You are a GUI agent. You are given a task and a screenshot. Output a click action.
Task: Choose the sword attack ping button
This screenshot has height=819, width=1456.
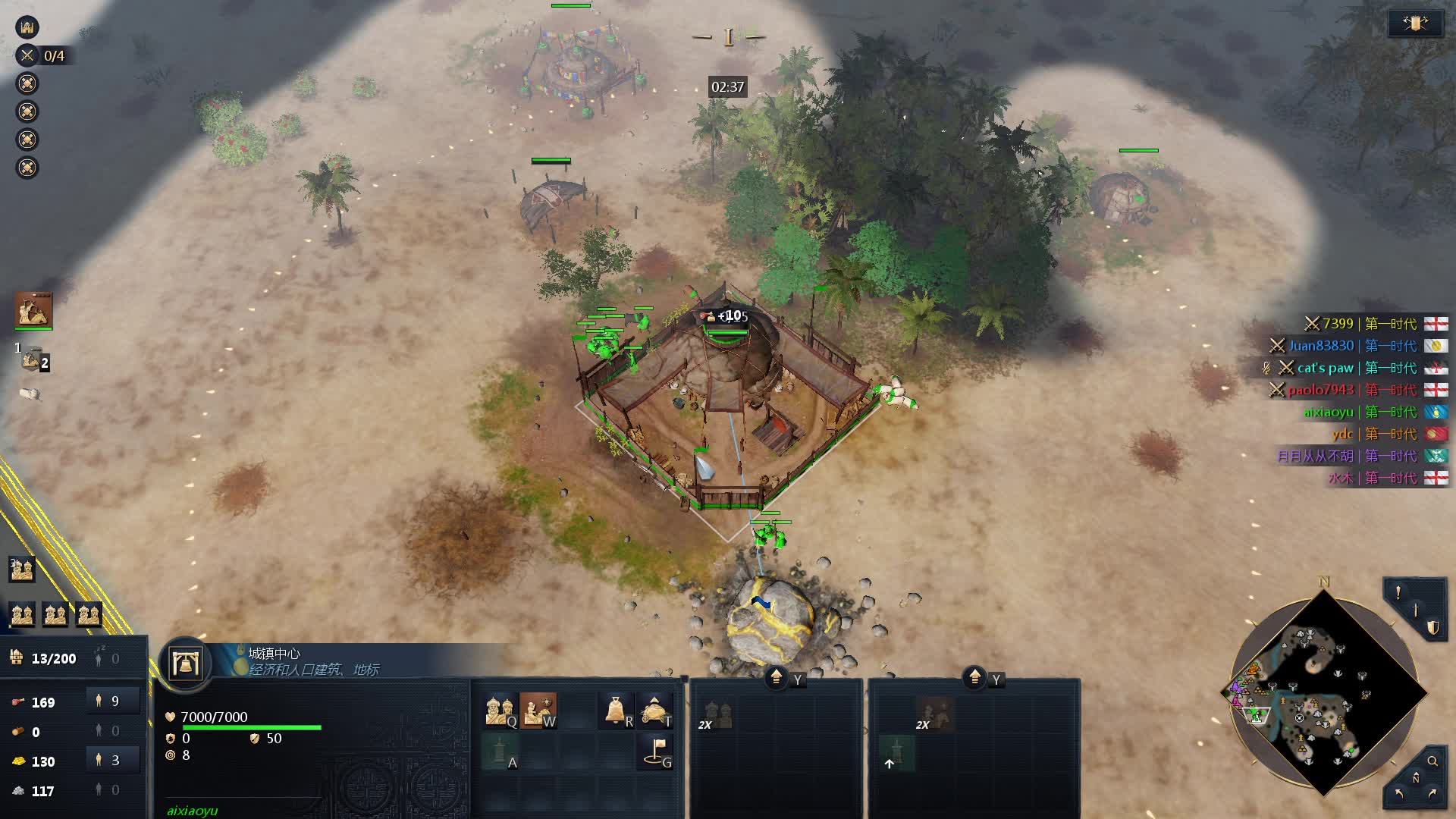point(1415,610)
